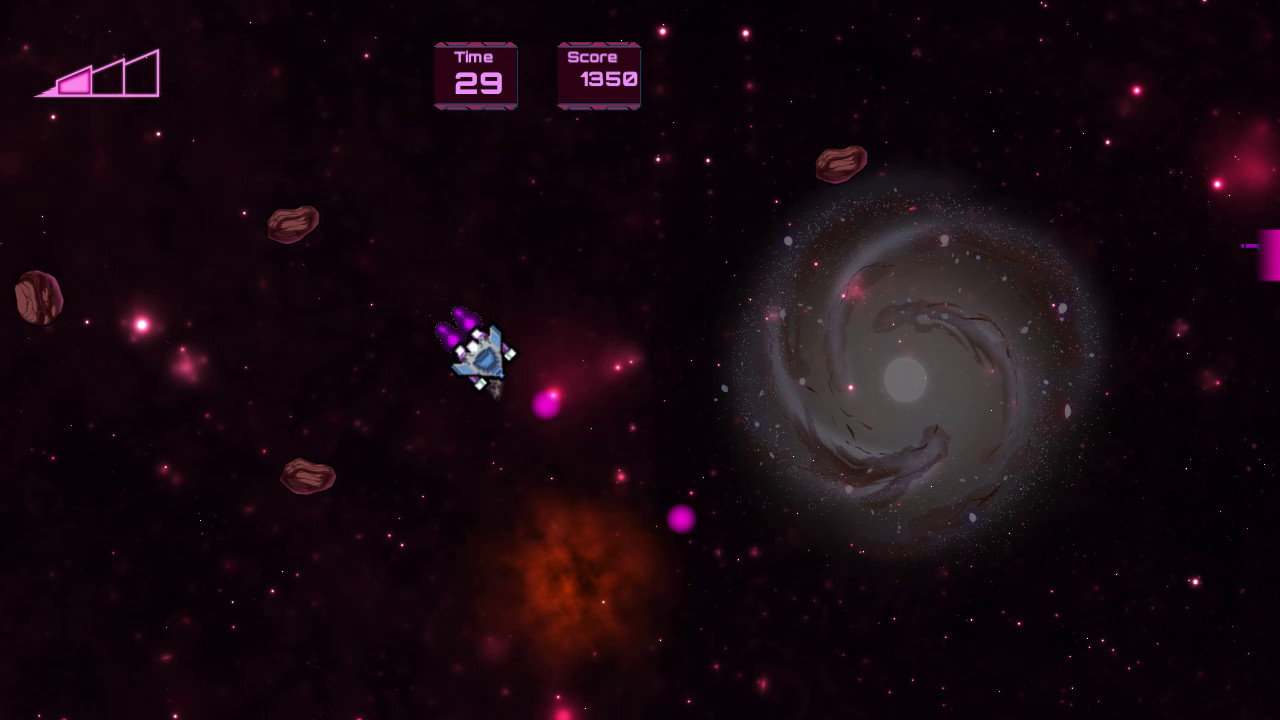This screenshot has height=720, width=1280.
Task: Click the timer value showing 29
Action: click(479, 85)
